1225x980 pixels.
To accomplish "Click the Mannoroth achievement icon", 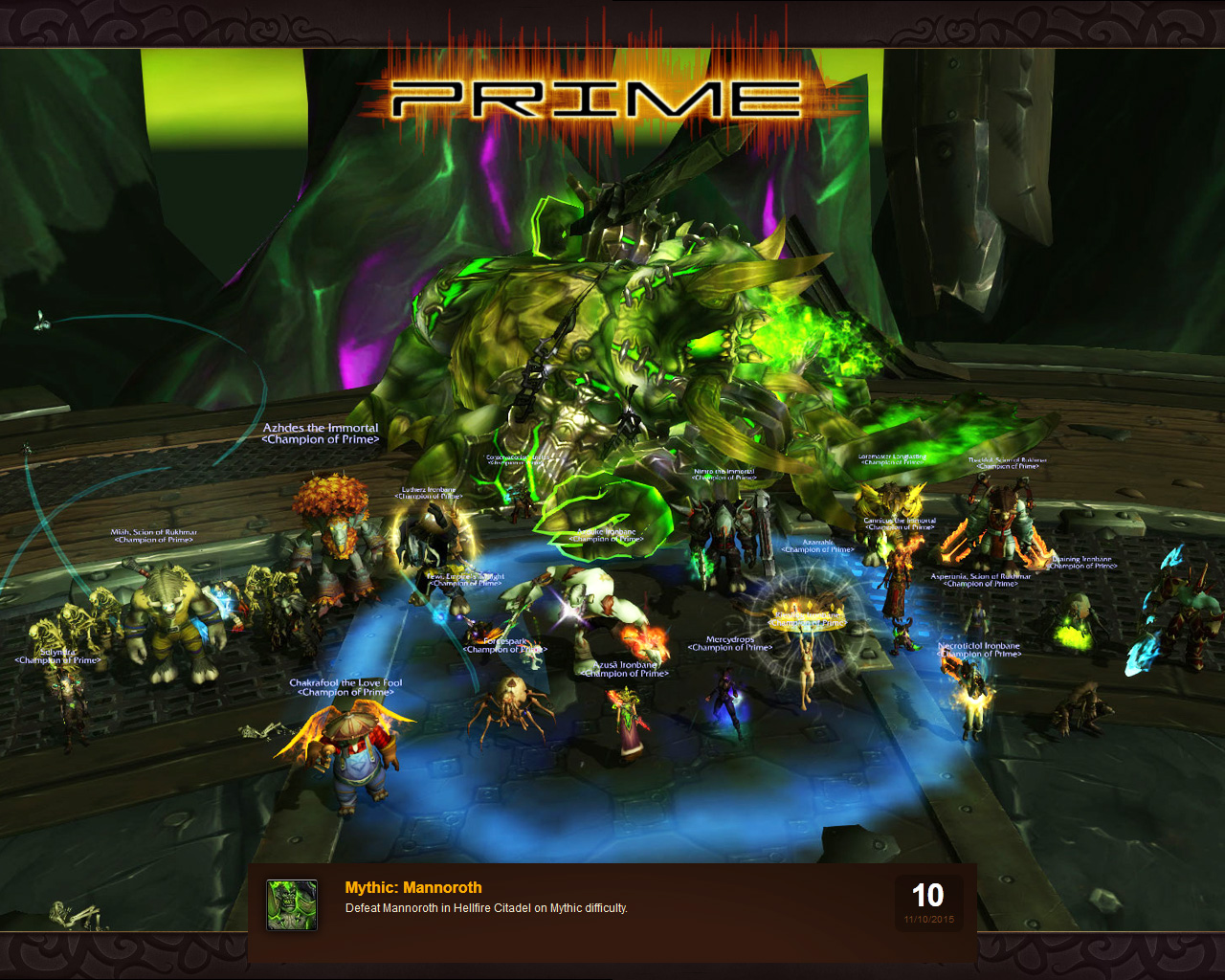I will coord(292,905).
